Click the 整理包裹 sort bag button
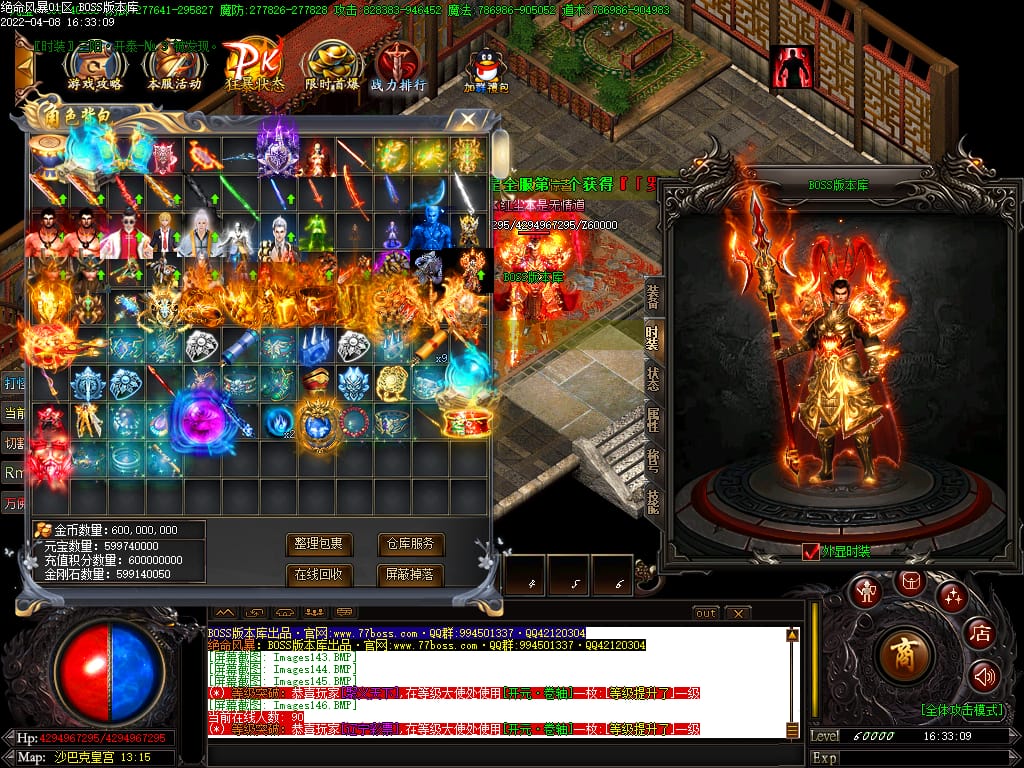The image size is (1024, 768). point(319,544)
